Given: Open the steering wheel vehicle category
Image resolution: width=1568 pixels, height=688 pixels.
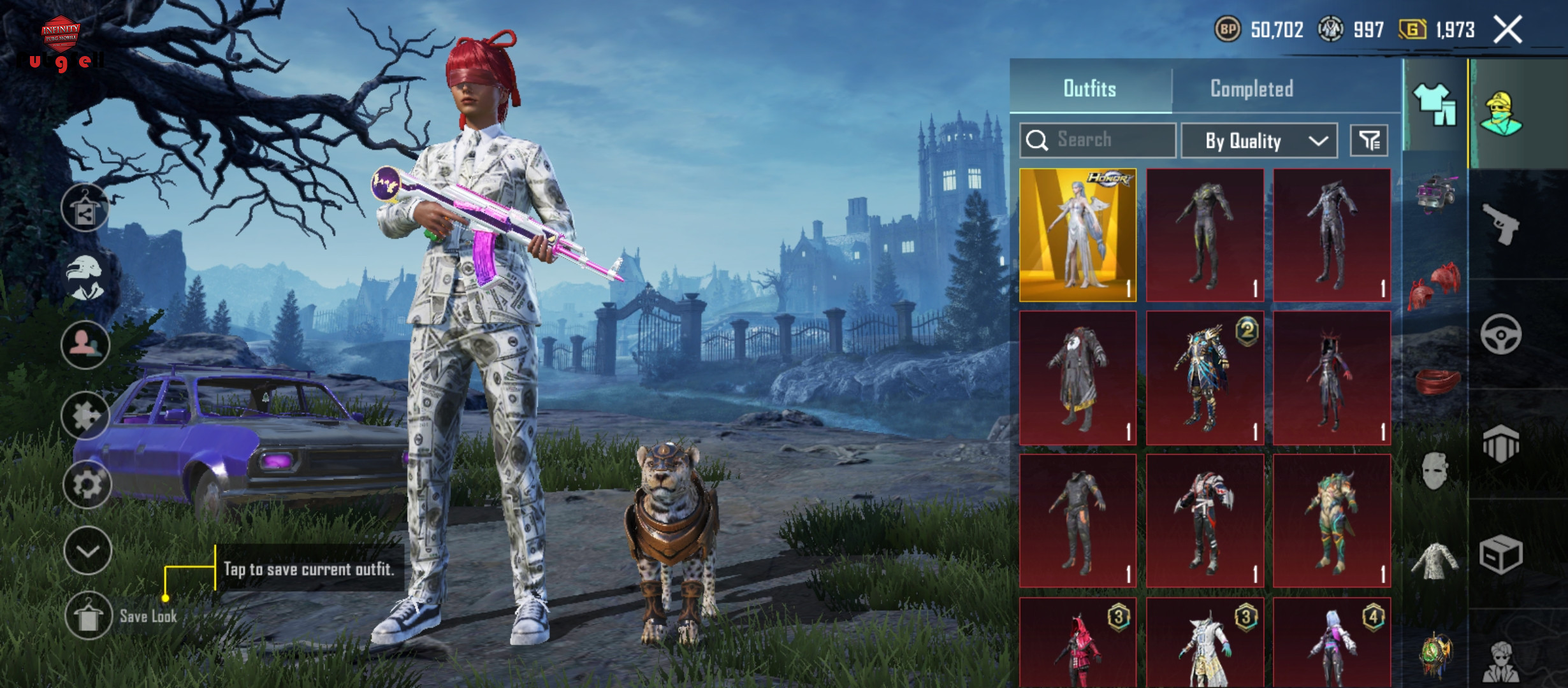Looking at the screenshot, I should (1500, 334).
